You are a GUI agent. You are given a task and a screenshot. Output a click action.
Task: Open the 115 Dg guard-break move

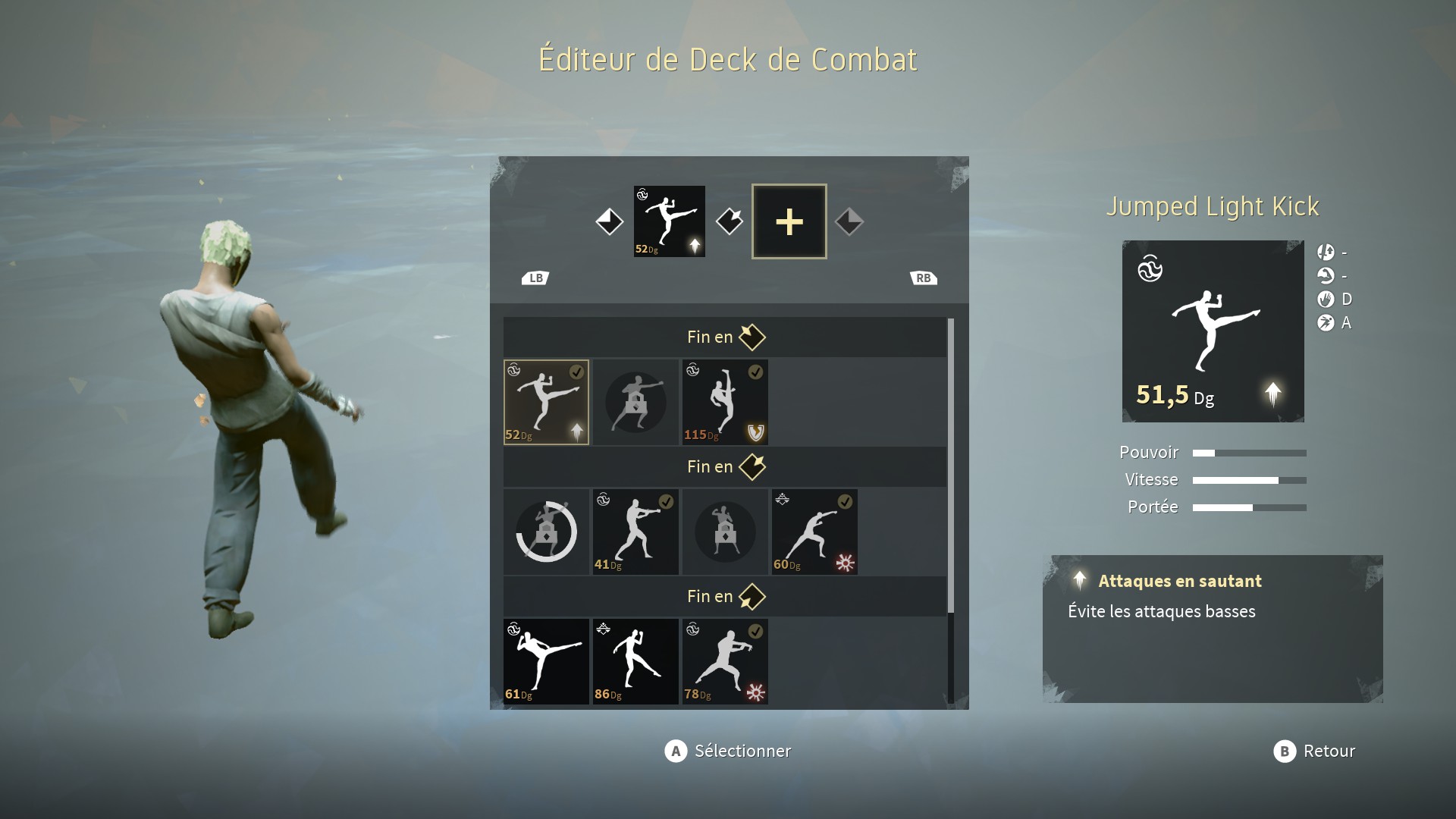point(725,402)
